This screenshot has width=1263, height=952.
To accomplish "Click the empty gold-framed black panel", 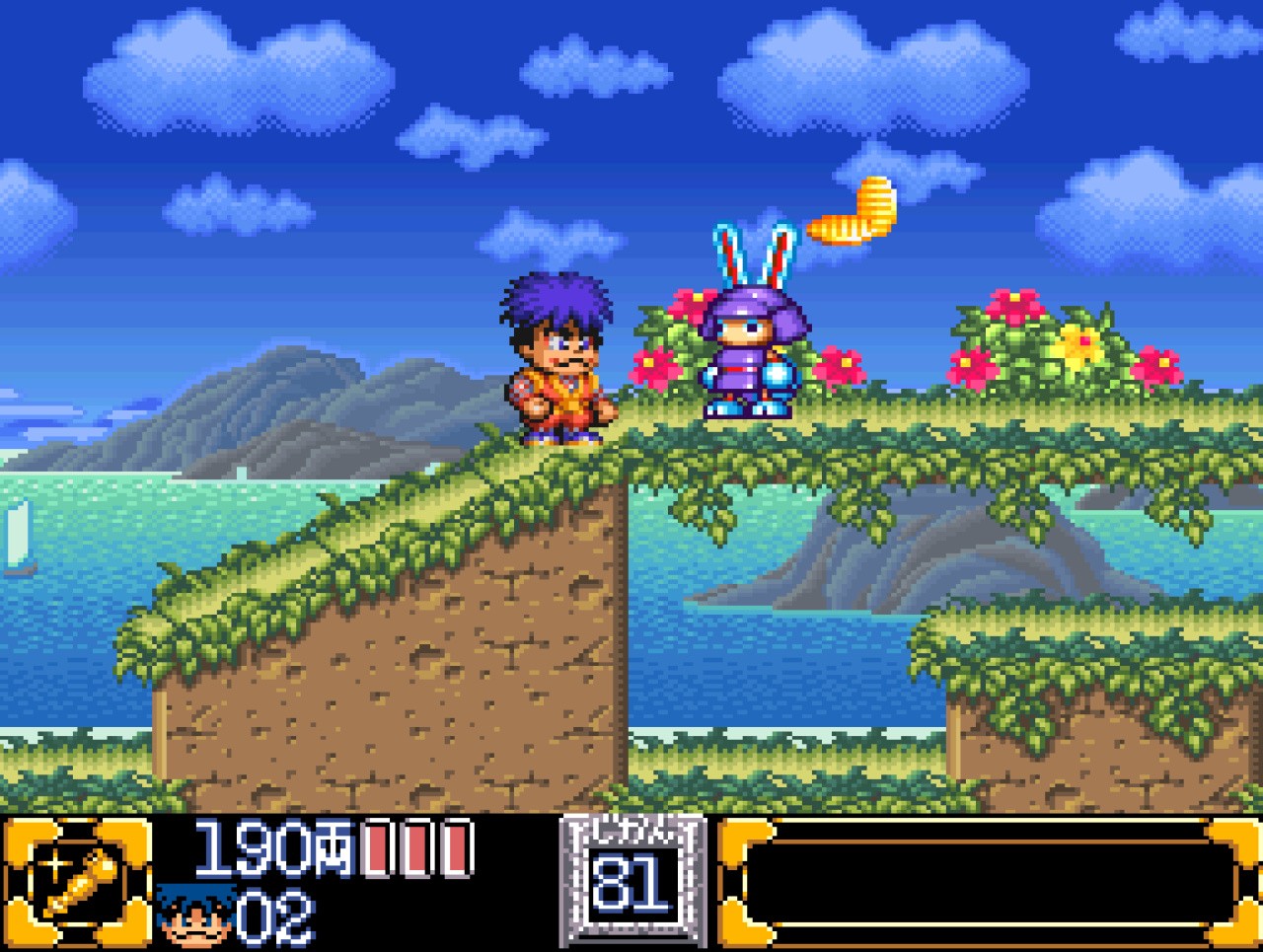I will point(989,882).
